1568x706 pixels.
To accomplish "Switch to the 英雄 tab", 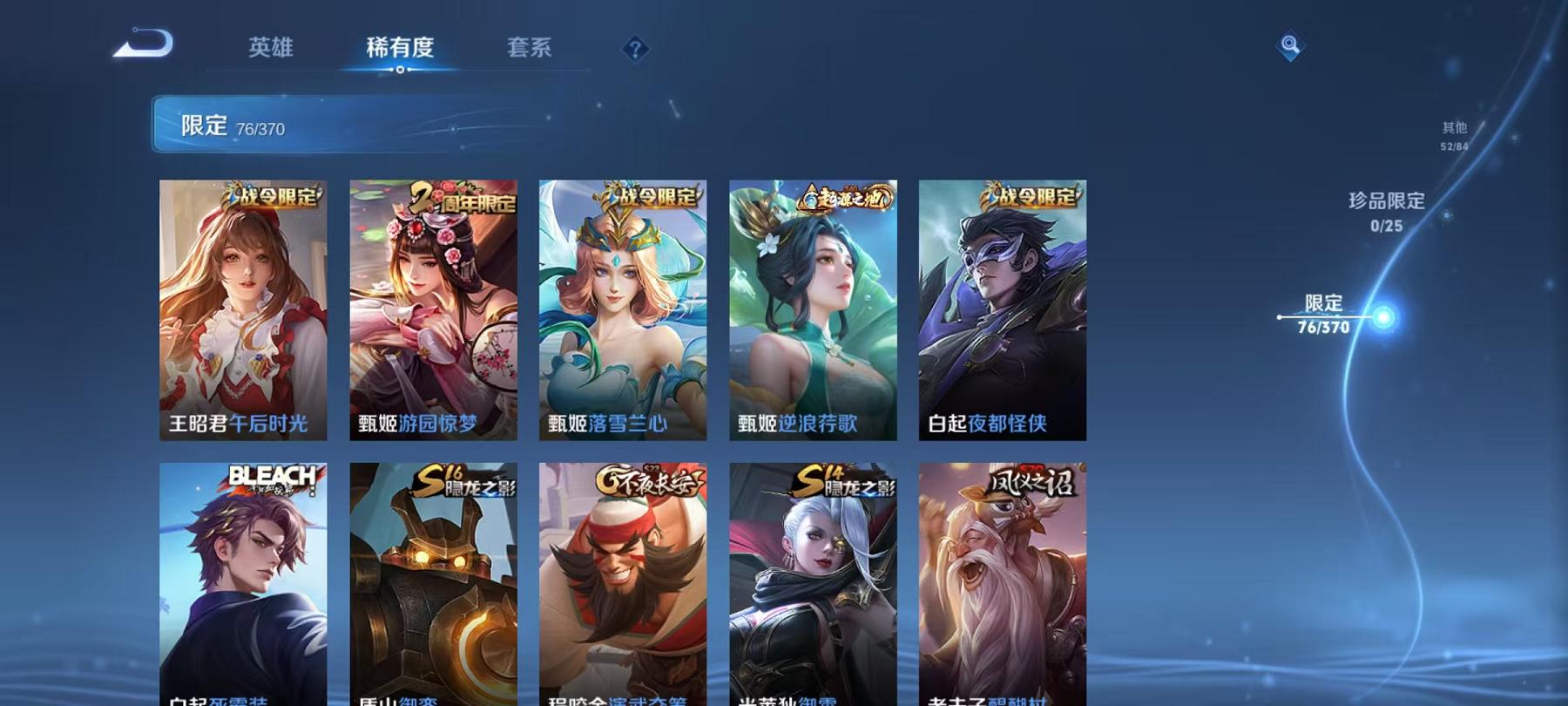I will (271, 49).
